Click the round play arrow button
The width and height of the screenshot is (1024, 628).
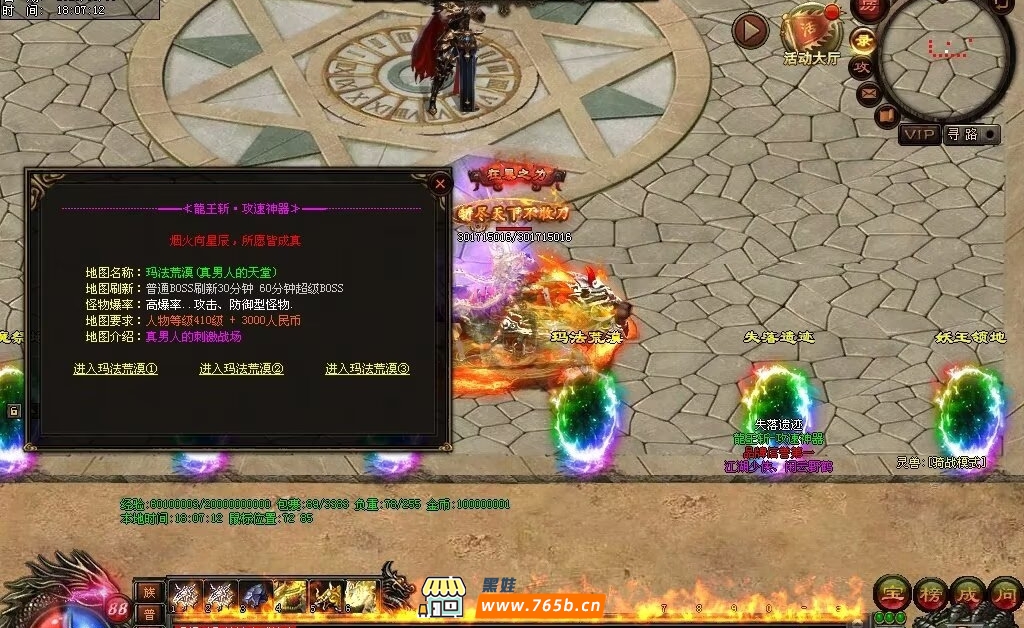[750, 30]
